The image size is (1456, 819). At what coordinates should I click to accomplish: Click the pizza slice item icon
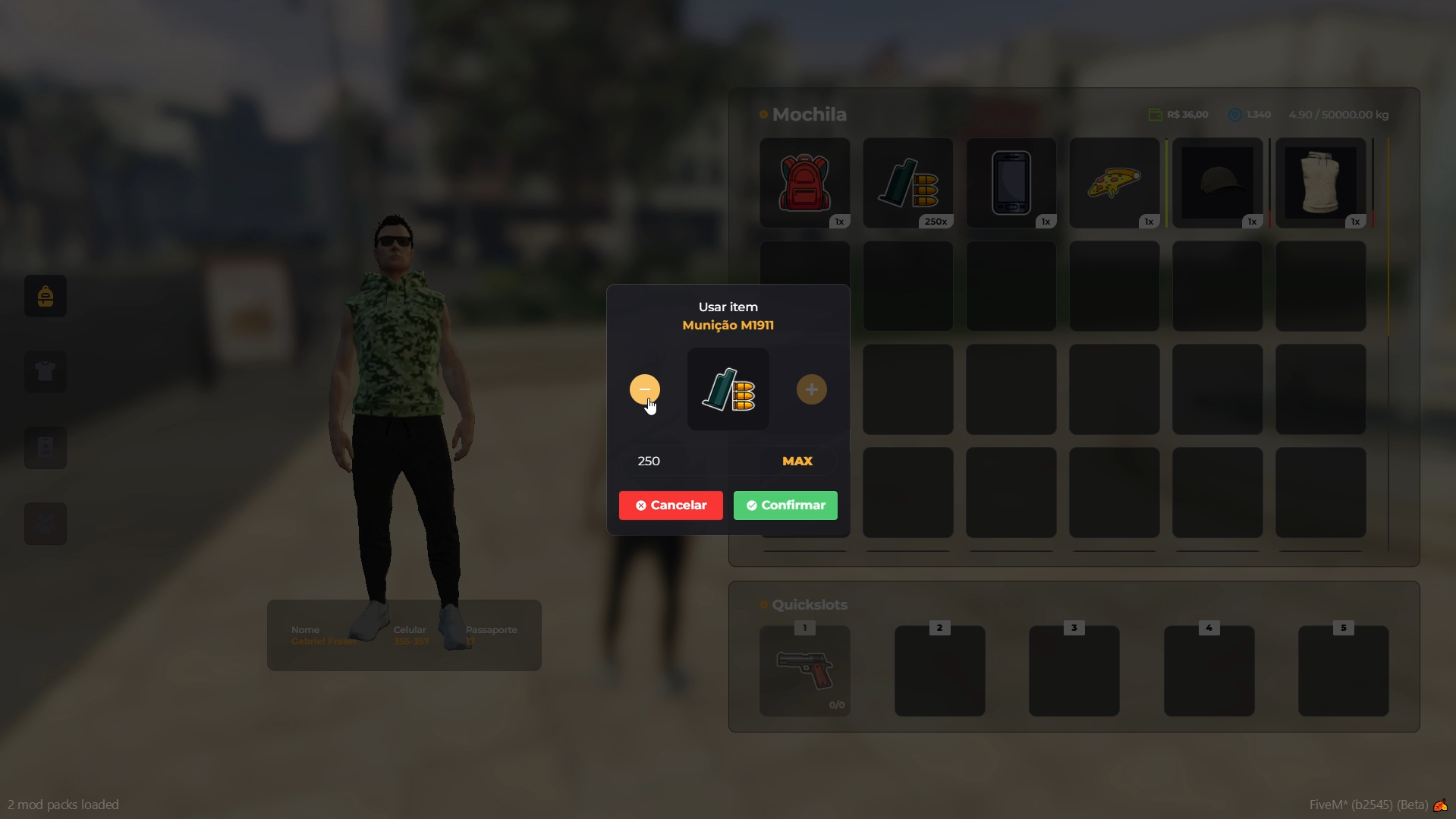[x=1114, y=182]
